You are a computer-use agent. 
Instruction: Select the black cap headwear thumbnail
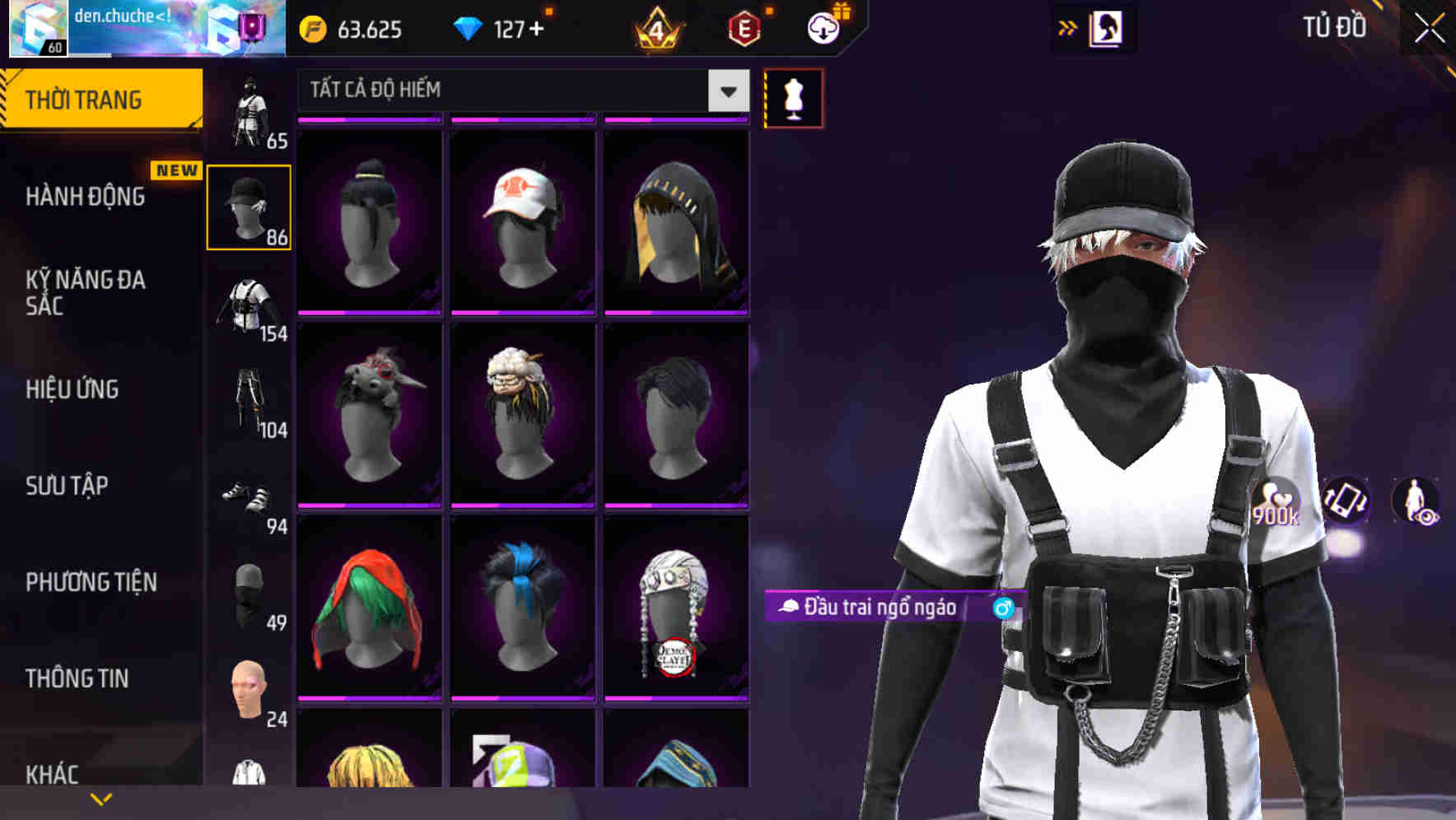click(250, 206)
